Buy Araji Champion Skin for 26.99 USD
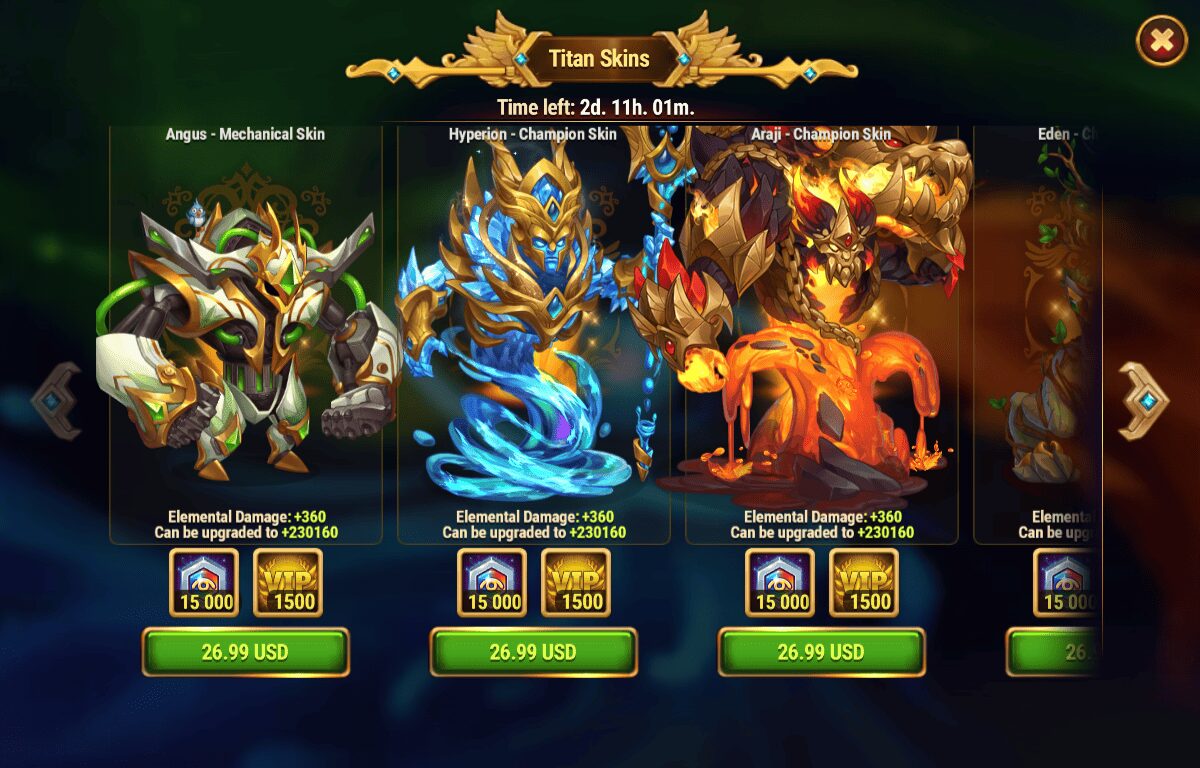Viewport: 1200px width, 768px height. [821, 652]
